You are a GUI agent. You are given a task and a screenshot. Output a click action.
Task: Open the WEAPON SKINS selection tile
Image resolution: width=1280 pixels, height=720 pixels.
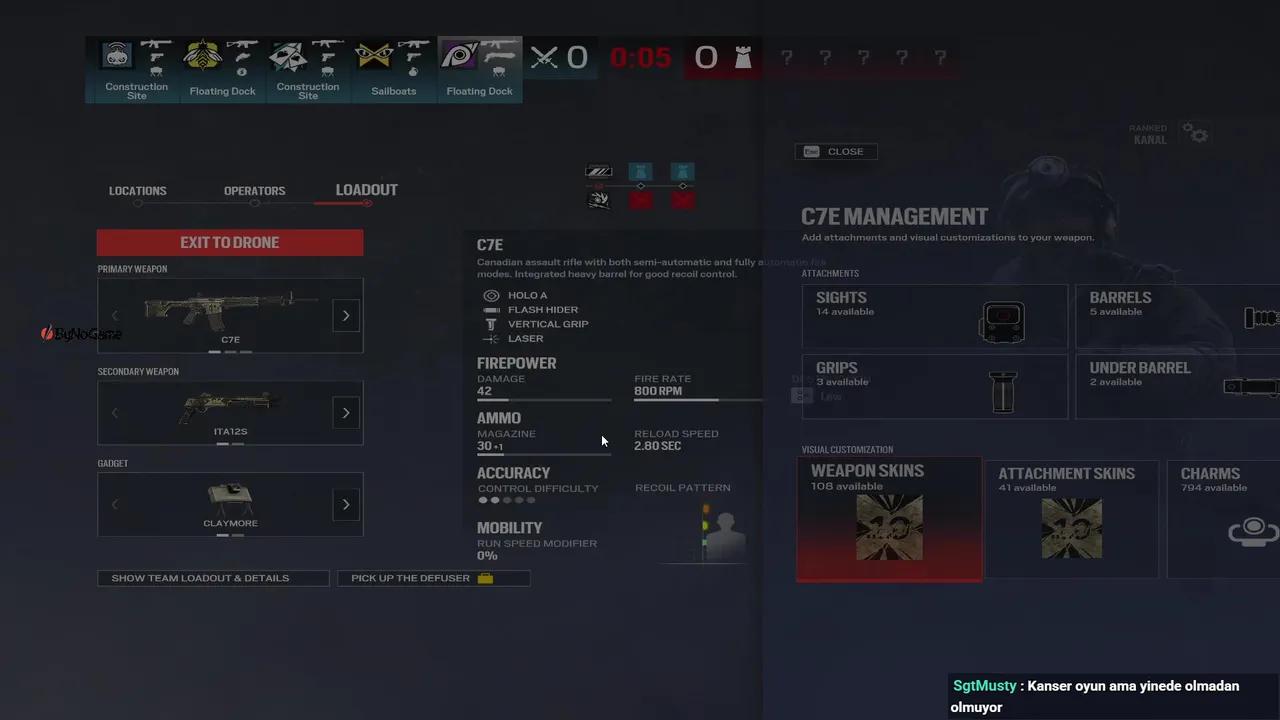tap(888, 520)
